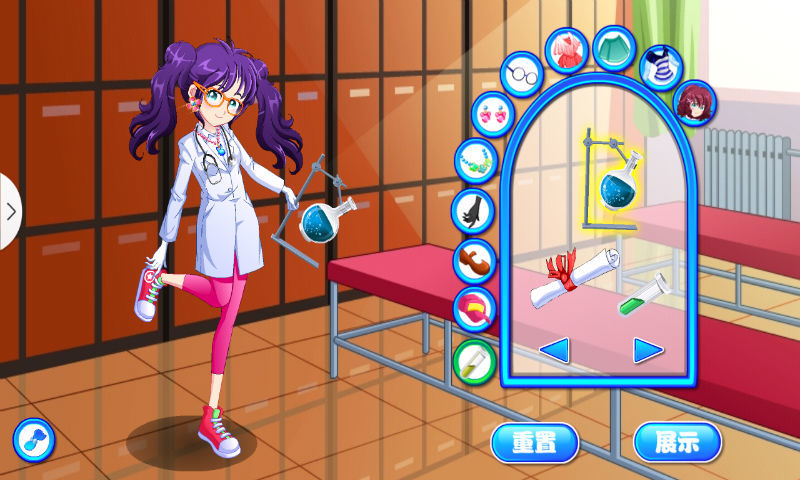Open the brown shoes category

coord(475,261)
